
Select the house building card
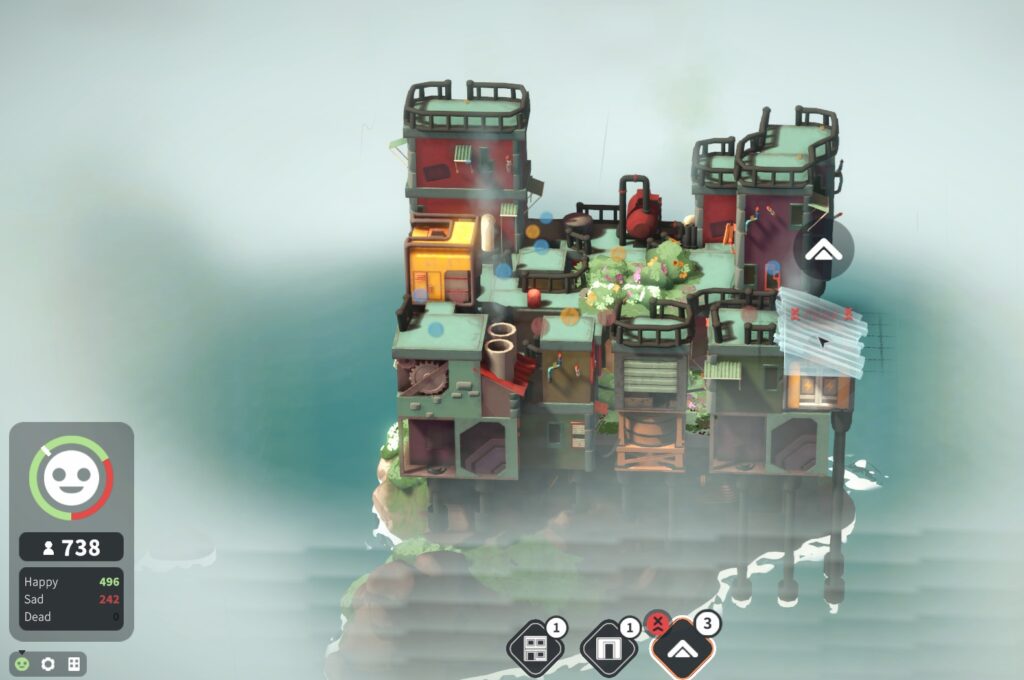(x=536, y=648)
